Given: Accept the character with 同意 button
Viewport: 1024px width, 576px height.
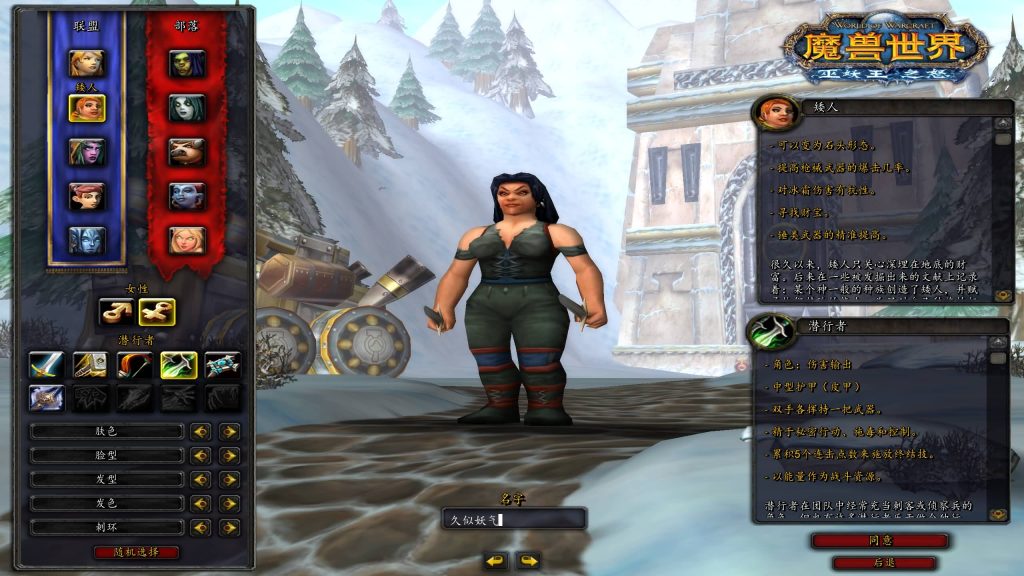Looking at the screenshot, I should (x=880, y=540).
